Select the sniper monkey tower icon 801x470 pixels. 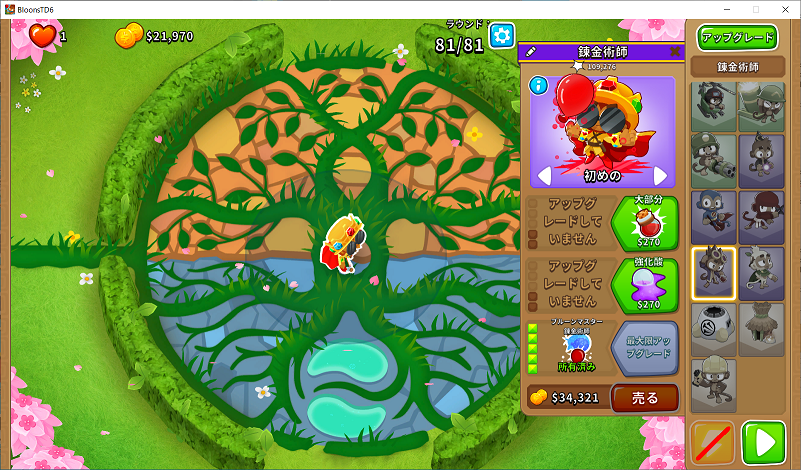(x=761, y=107)
